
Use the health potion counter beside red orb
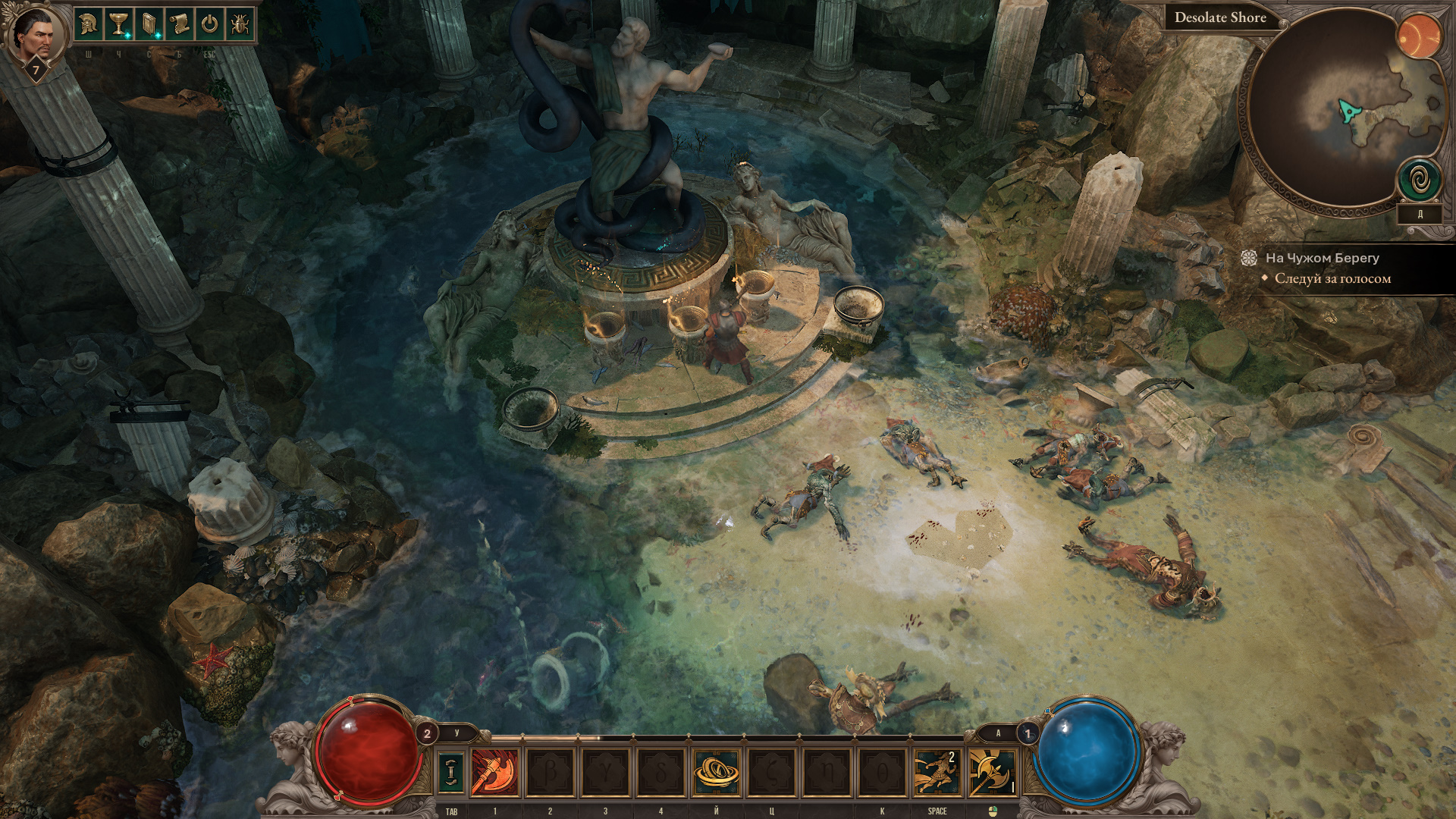click(x=427, y=733)
